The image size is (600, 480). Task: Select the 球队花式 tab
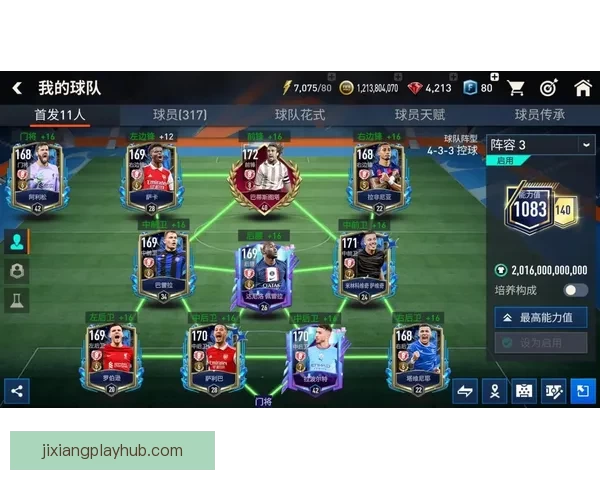click(x=300, y=115)
